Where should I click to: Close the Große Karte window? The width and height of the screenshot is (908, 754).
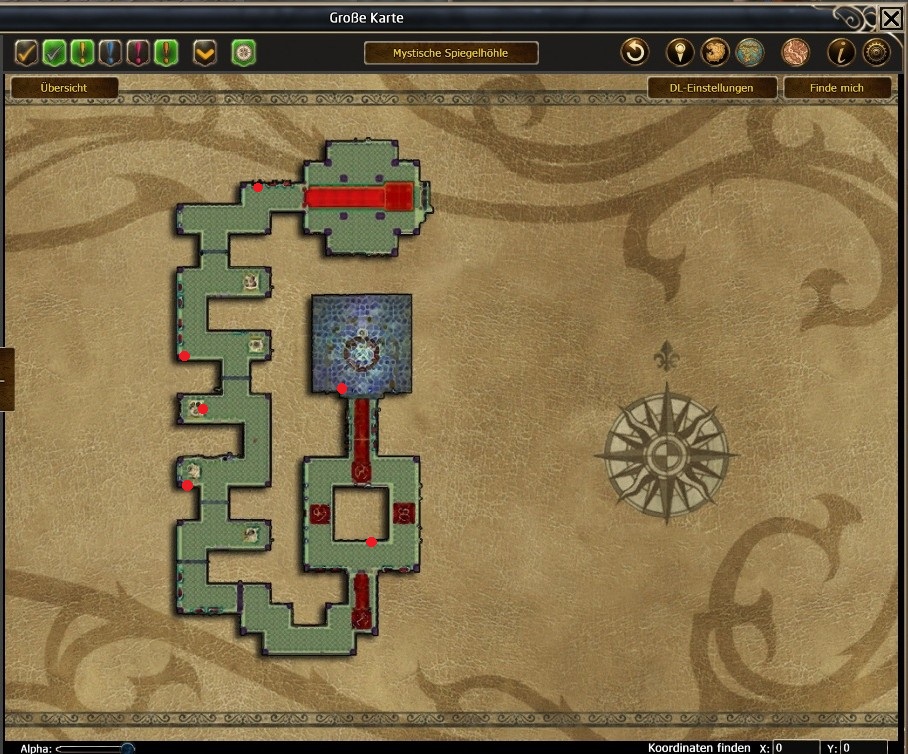point(890,17)
